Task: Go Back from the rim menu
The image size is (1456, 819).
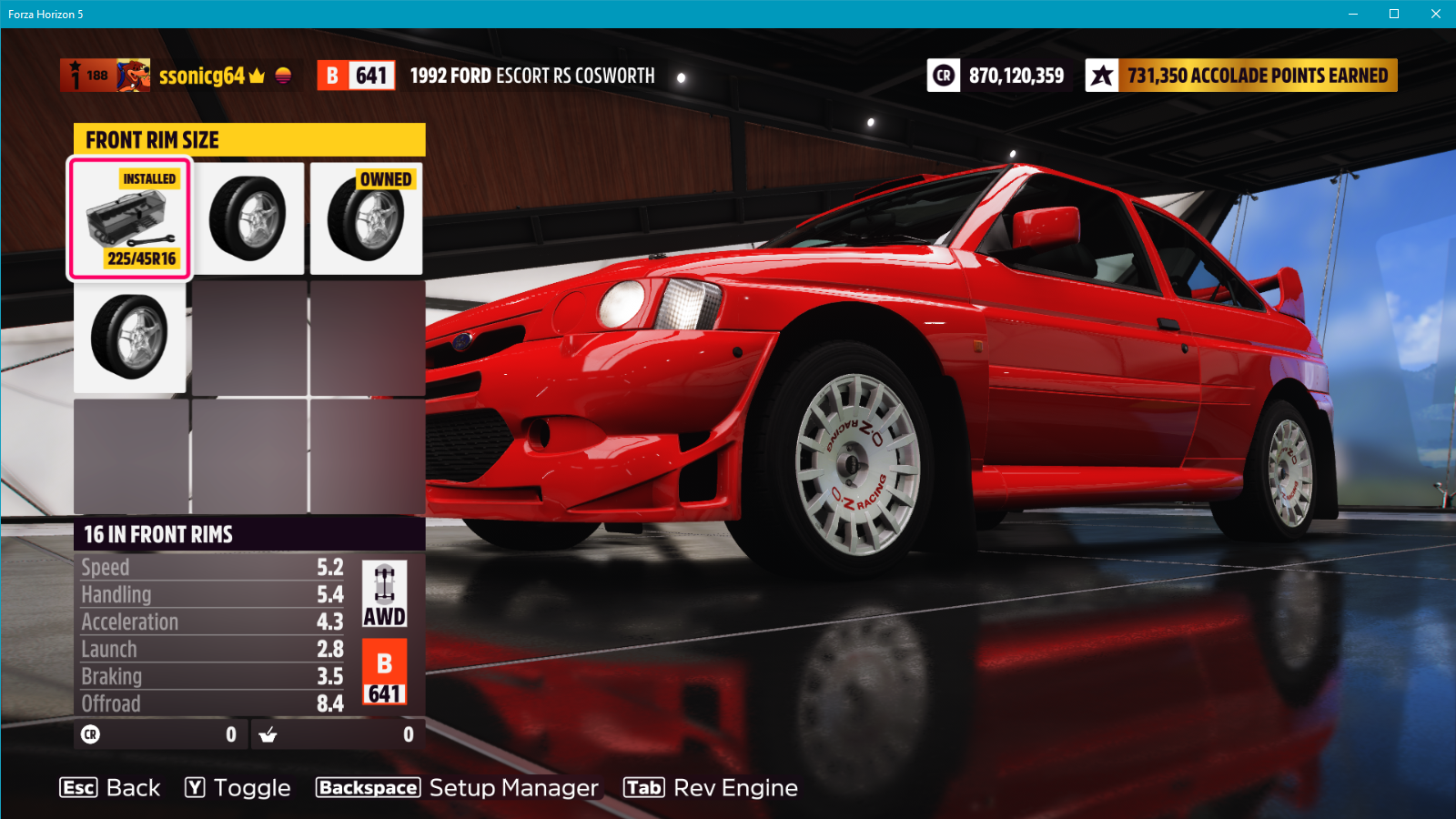Action: 110,788
